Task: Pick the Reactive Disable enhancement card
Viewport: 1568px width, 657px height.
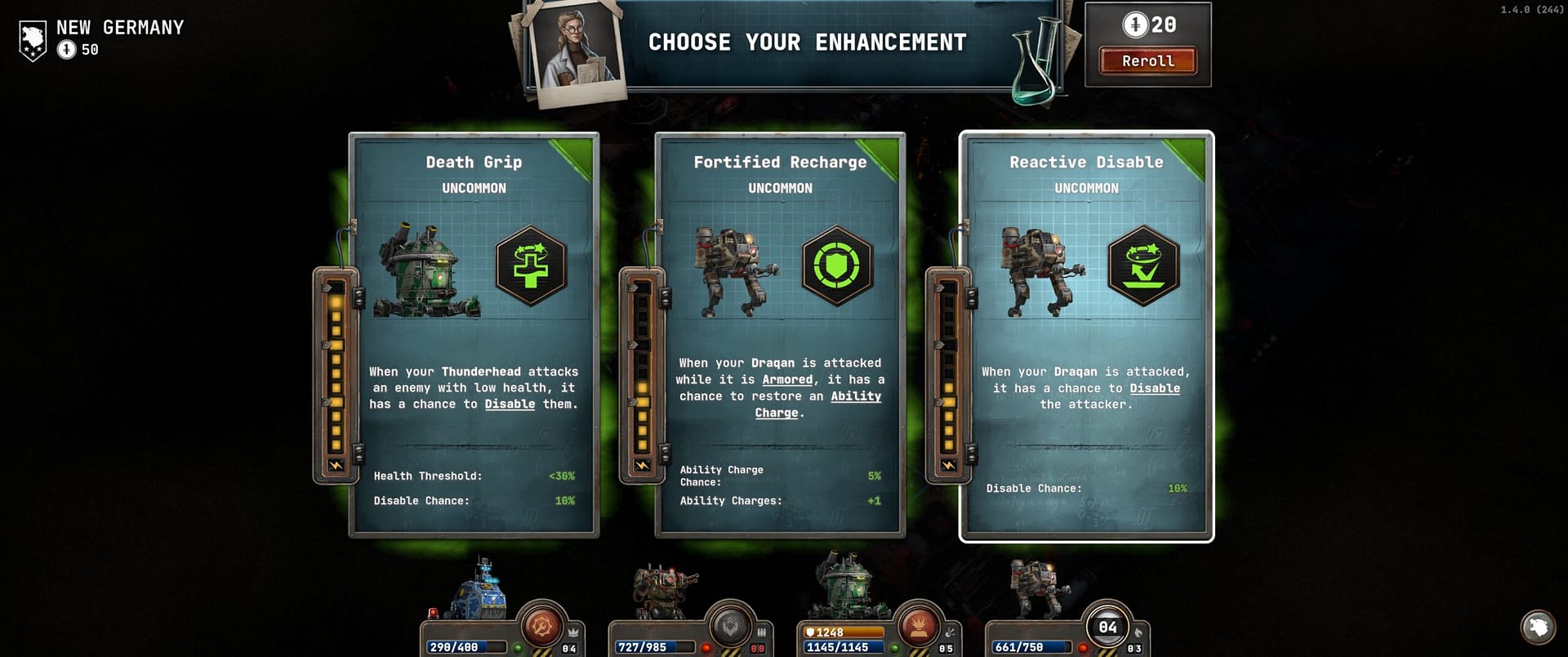Action: click(1086, 335)
